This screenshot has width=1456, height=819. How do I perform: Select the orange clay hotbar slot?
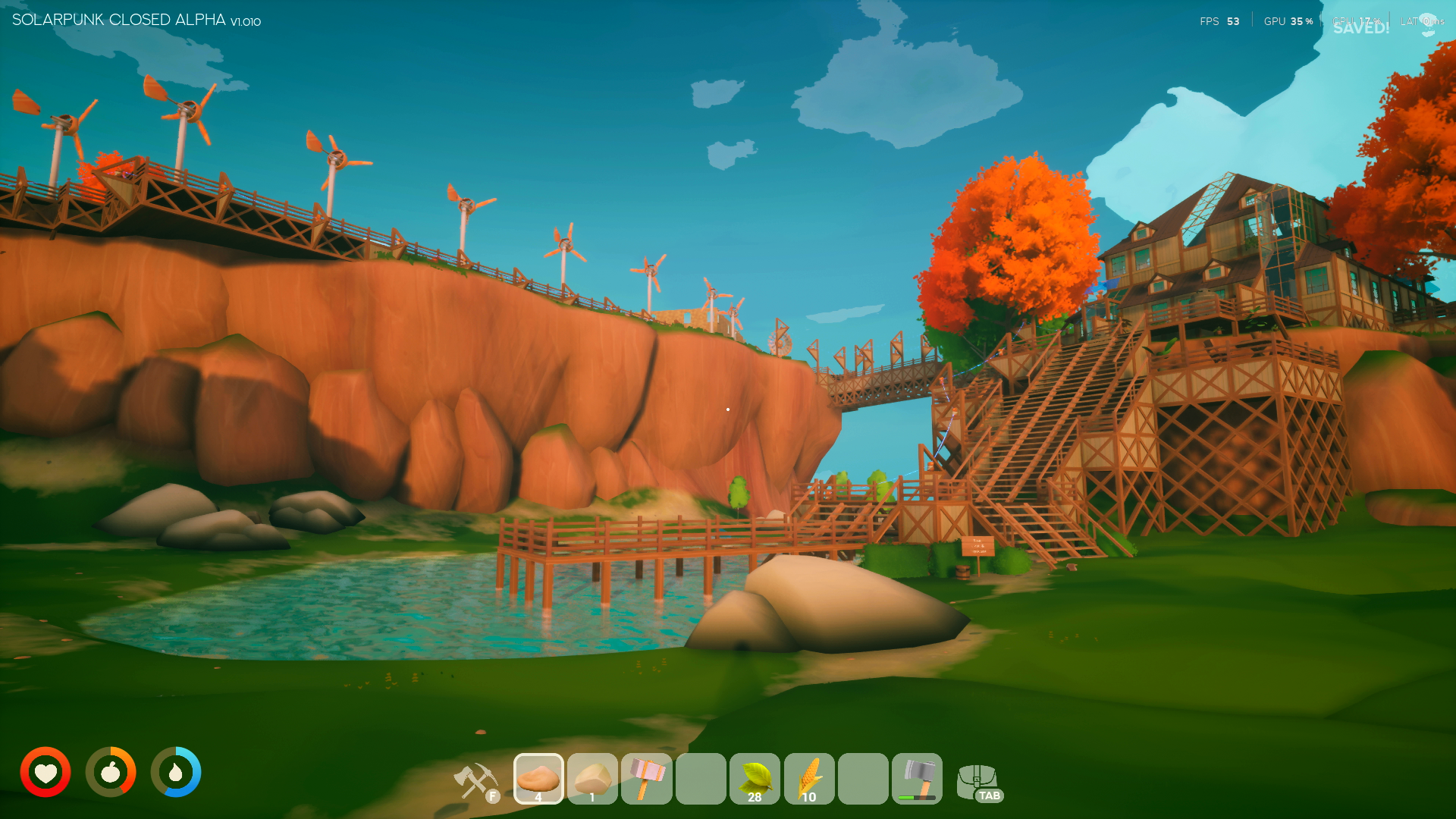click(x=538, y=778)
